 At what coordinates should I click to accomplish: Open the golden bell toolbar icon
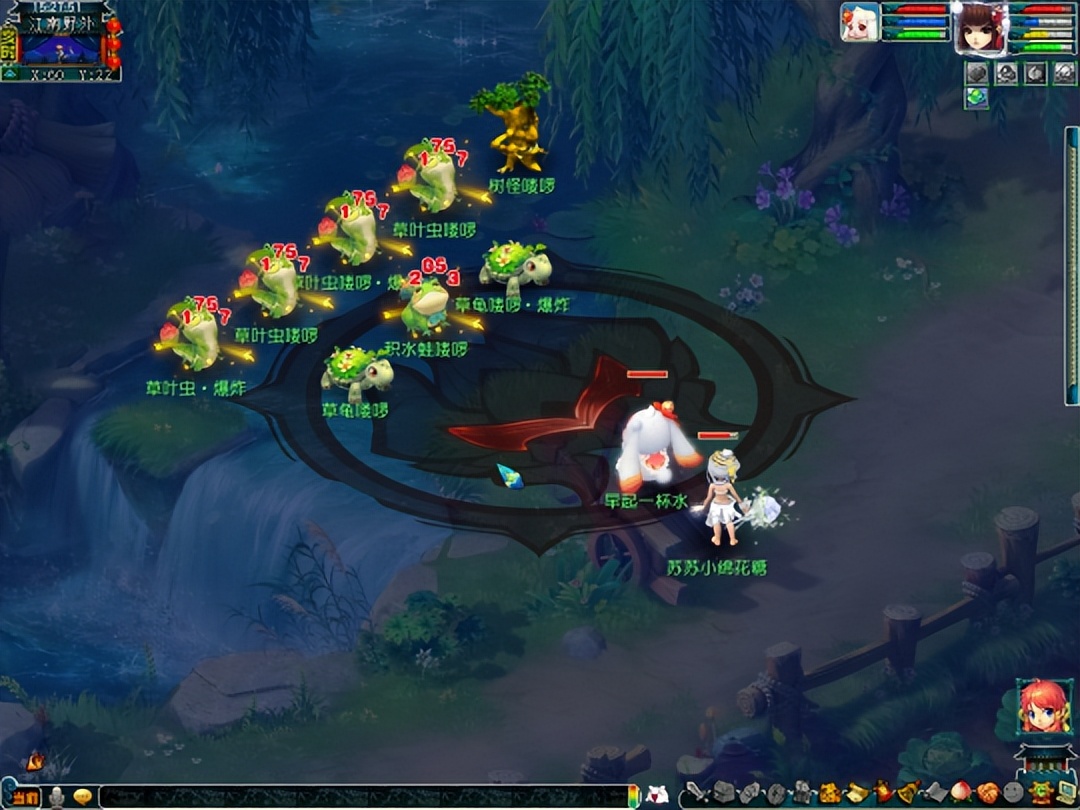click(908, 794)
